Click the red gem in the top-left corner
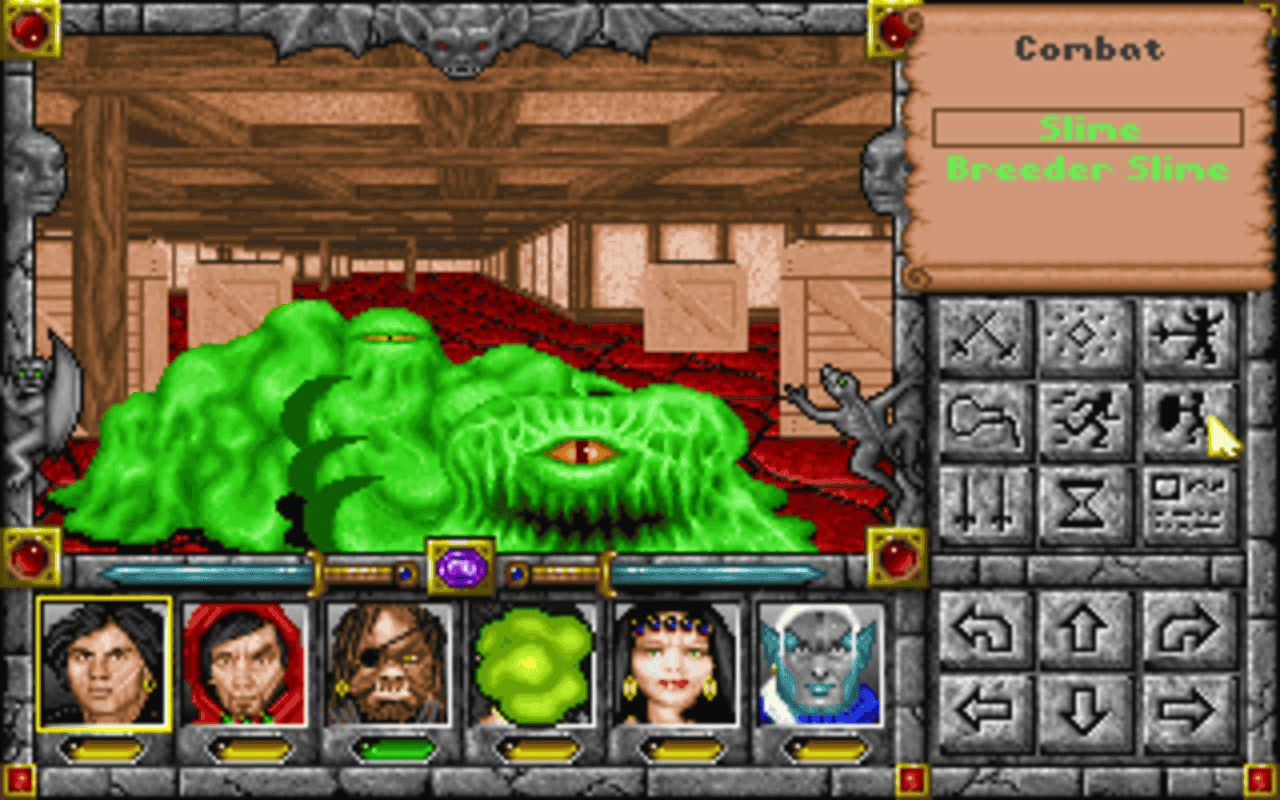Viewport: 1280px width, 800px height. (x=30, y=30)
